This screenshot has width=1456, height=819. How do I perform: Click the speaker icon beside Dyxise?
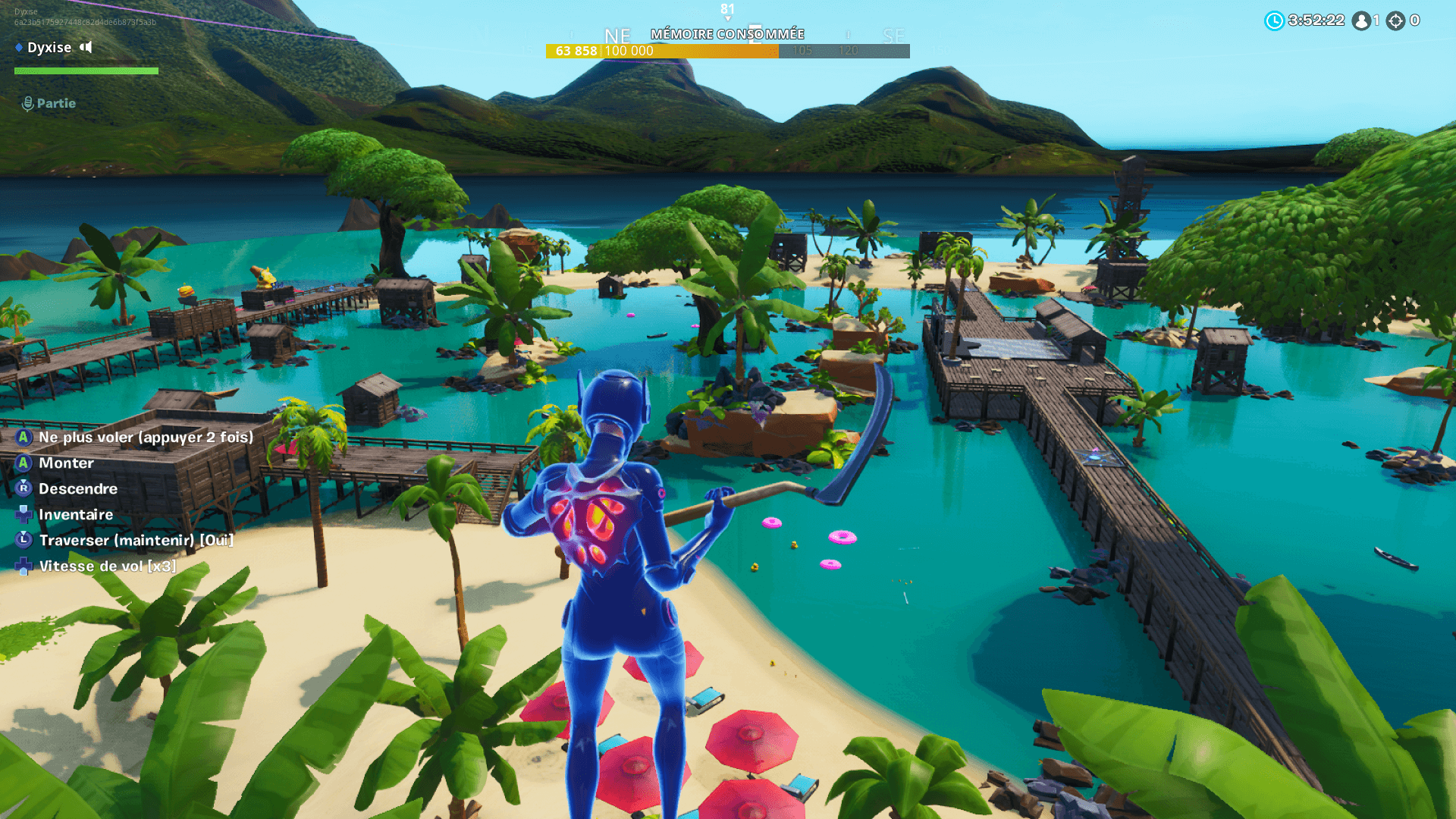click(x=85, y=47)
